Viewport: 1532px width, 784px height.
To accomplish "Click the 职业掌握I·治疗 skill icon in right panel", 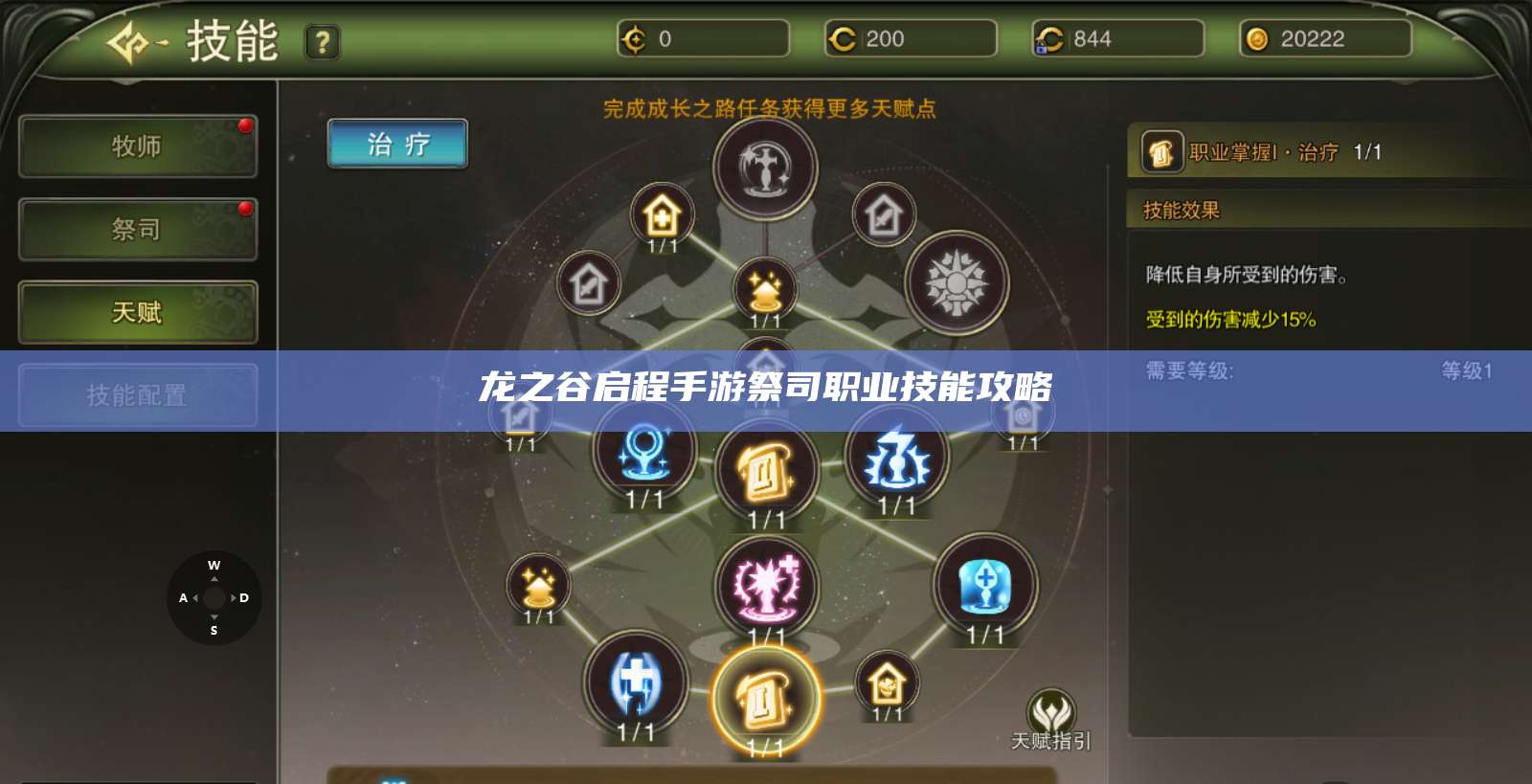I will pos(1161,151).
